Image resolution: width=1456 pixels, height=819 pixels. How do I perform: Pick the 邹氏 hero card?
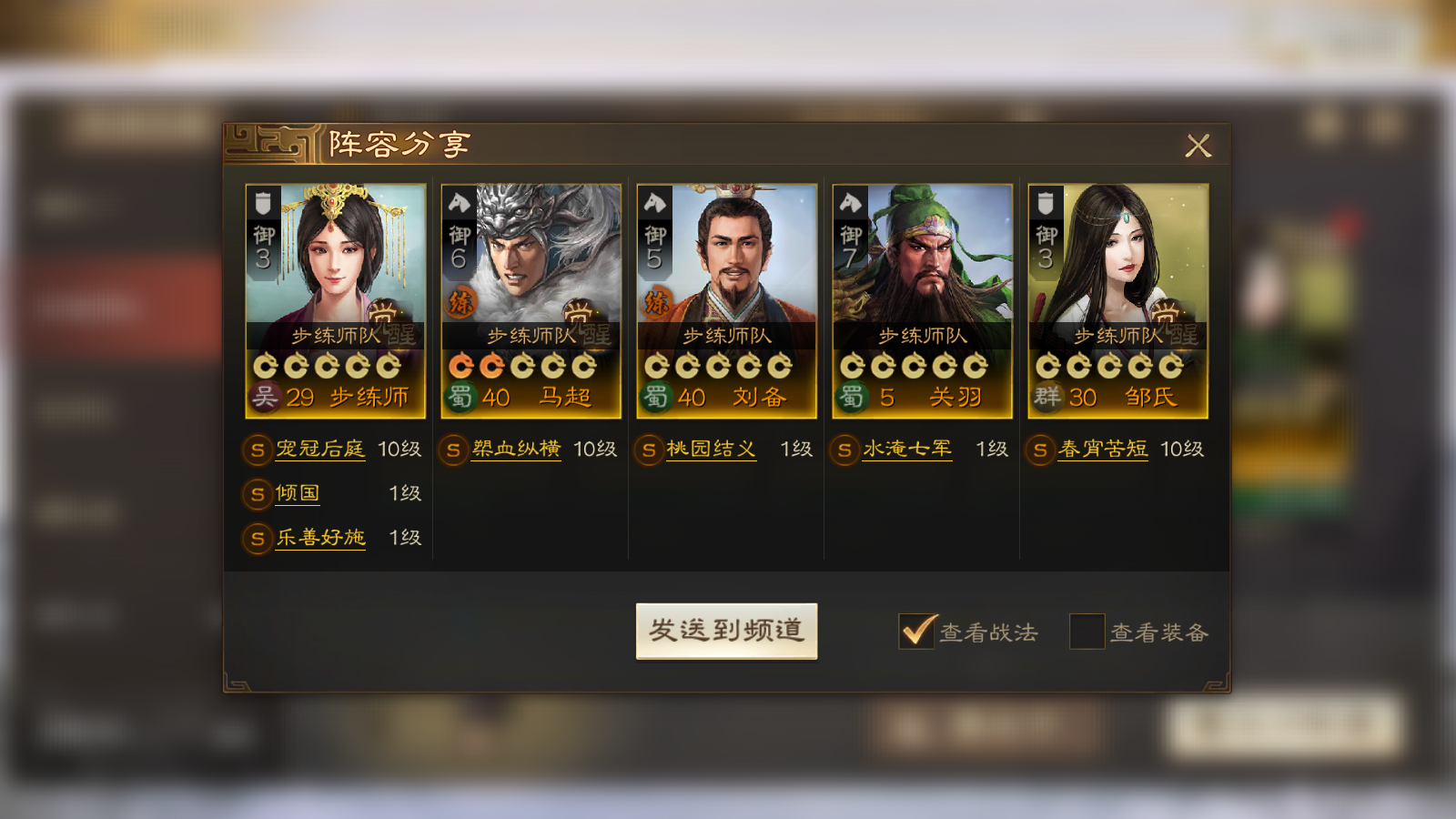[1118, 301]
